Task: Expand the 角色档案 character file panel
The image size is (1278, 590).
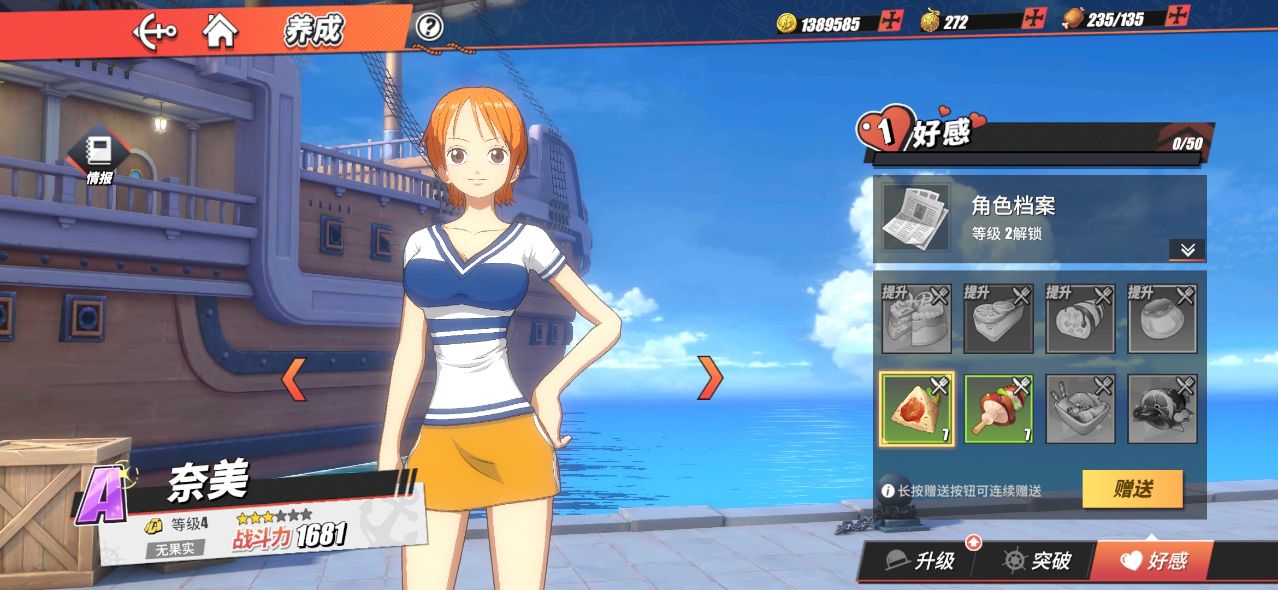Action: pos(1187,250)
